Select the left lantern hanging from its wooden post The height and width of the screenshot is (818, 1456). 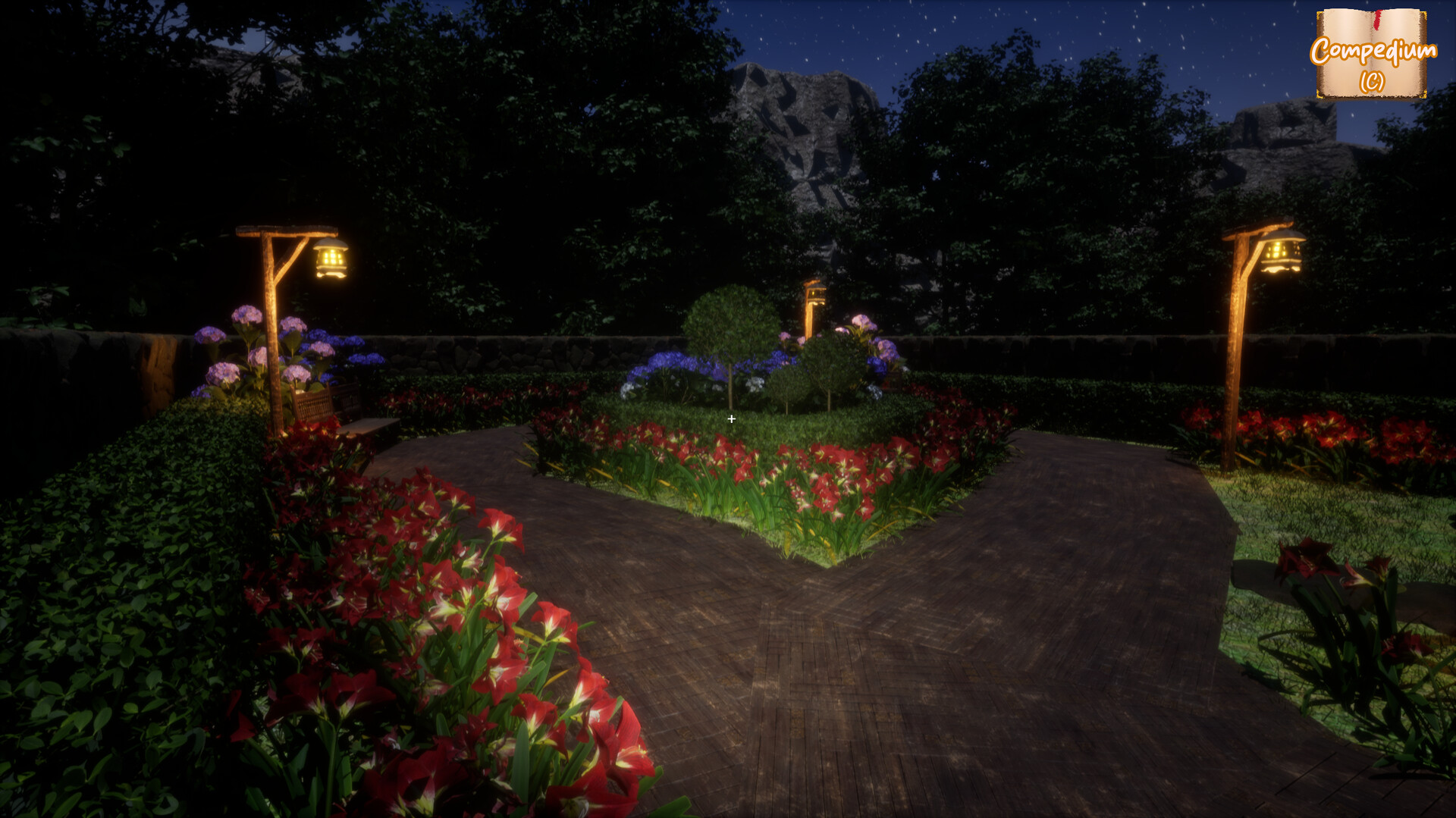click(x=328, y=259)
